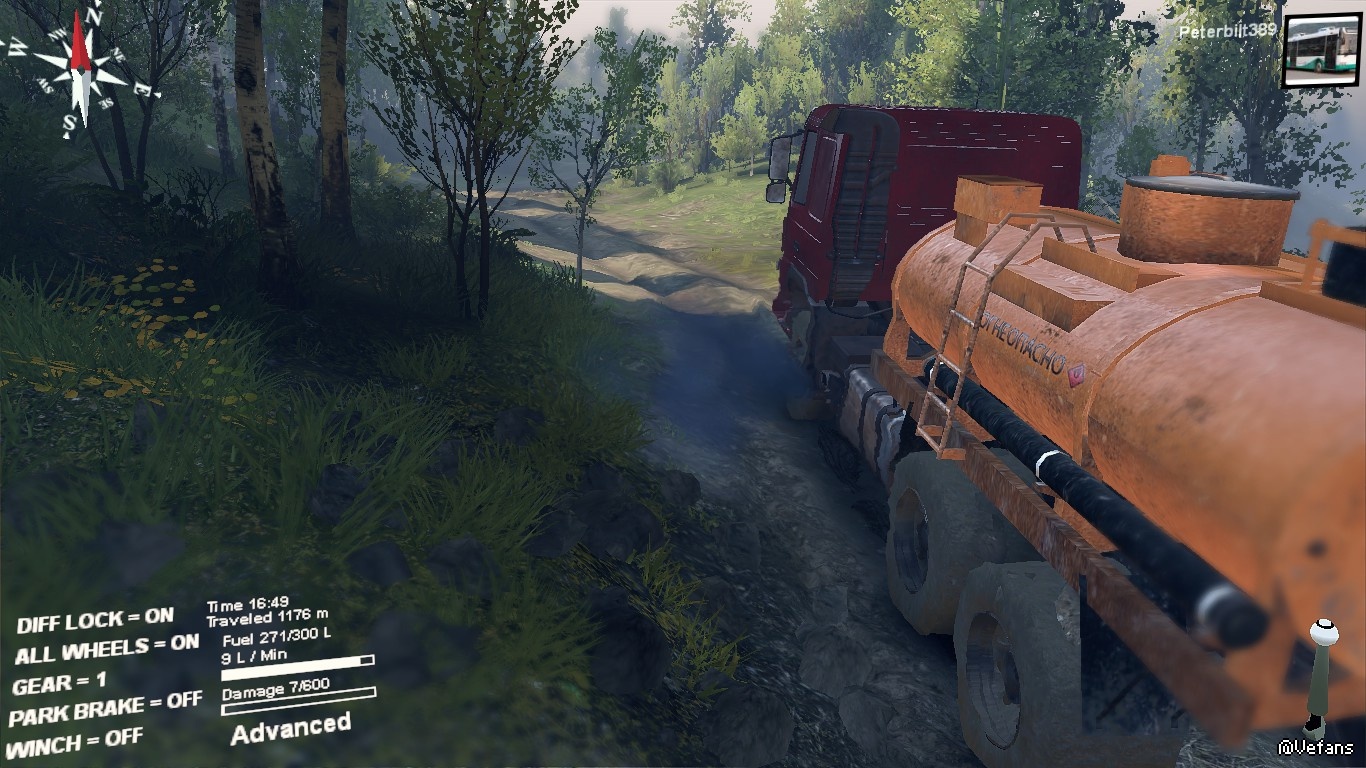
Task: Select the Peterbilt389 player bus thumbnail
Action: point(1321,51)
